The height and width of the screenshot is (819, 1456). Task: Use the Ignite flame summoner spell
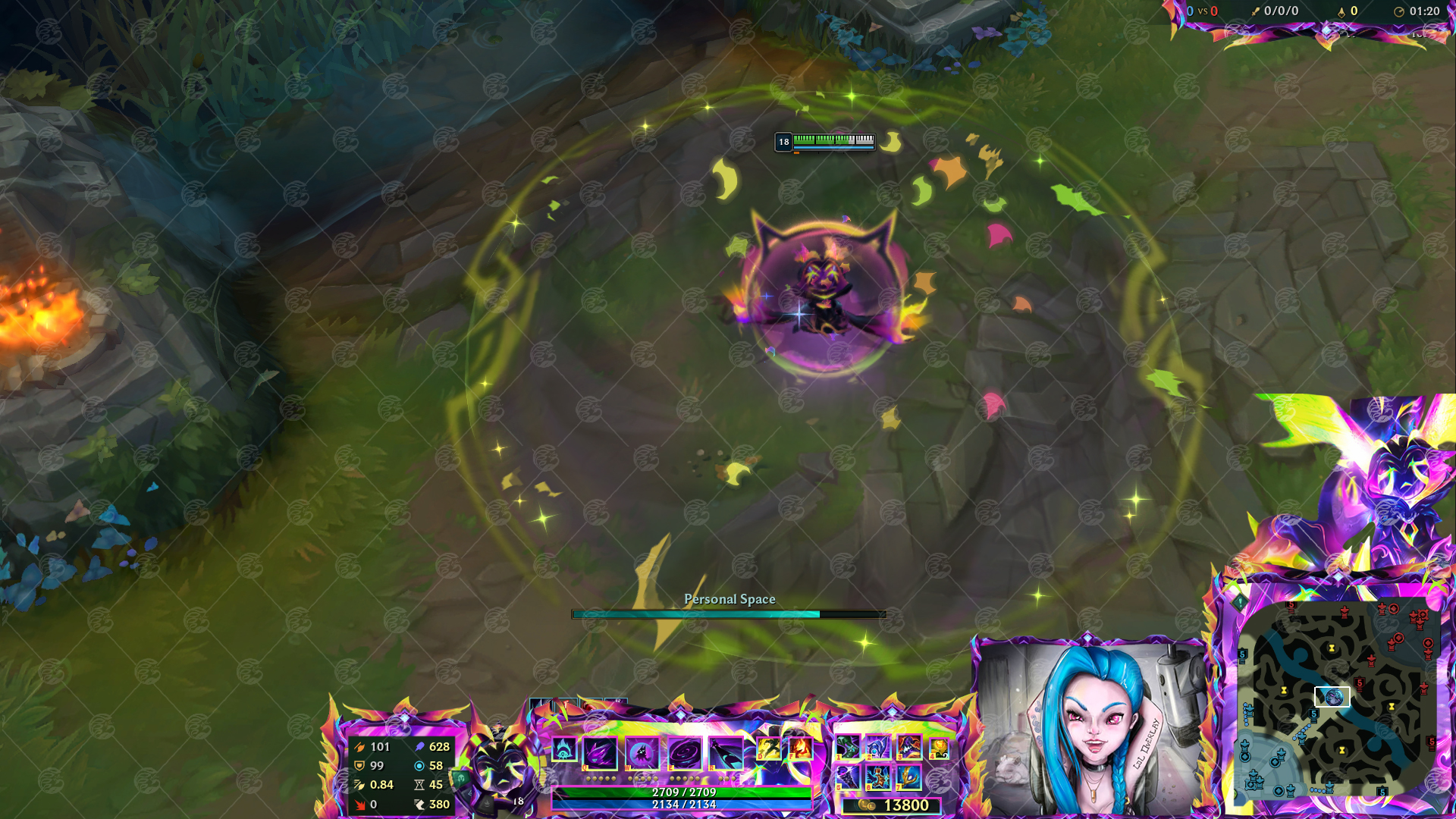coord(800,749)
